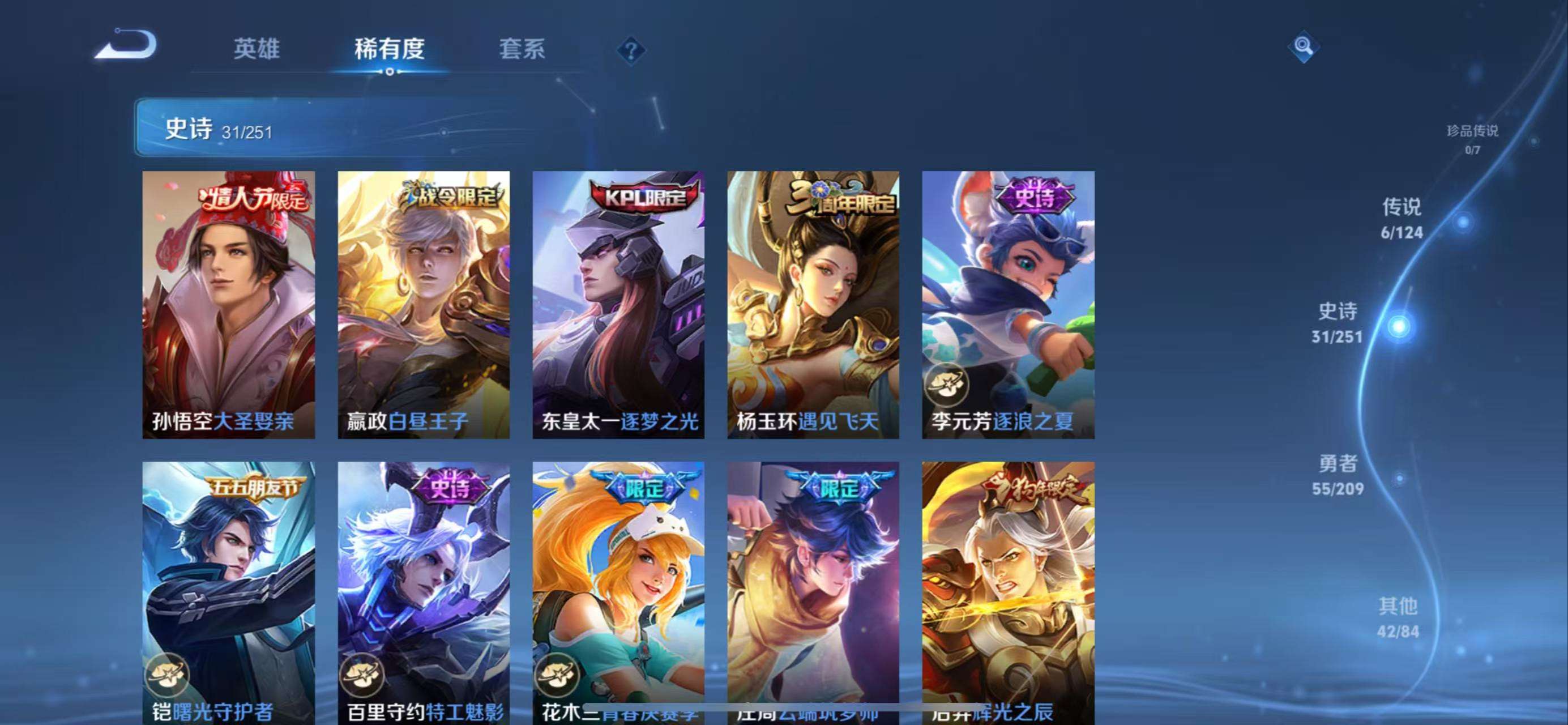The image size is (1568, 725).
Task: Select the 铠 曙光守护者 skin card
Action: (x=228, y=590)
